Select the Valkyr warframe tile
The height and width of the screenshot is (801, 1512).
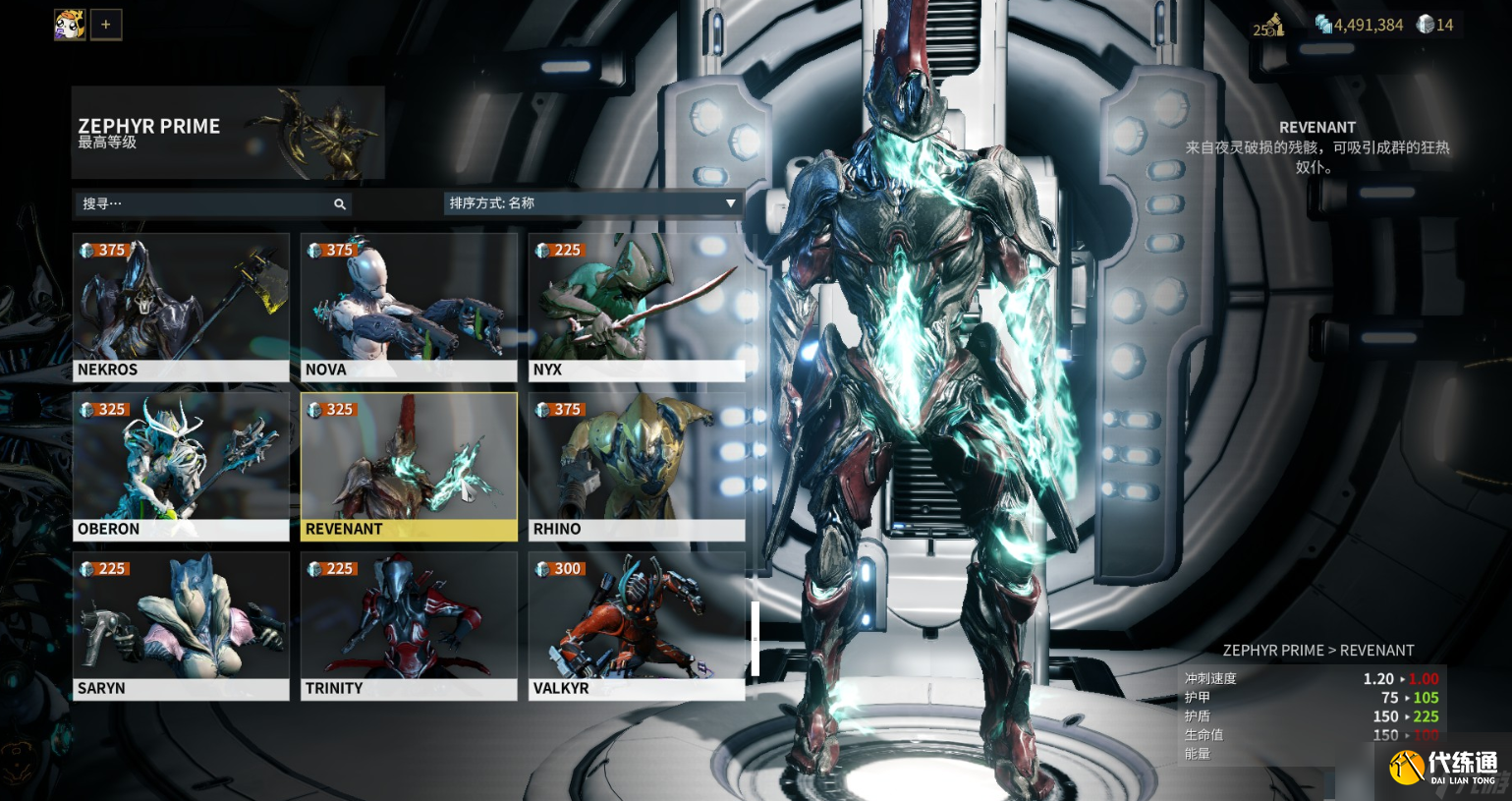[636, 625]
